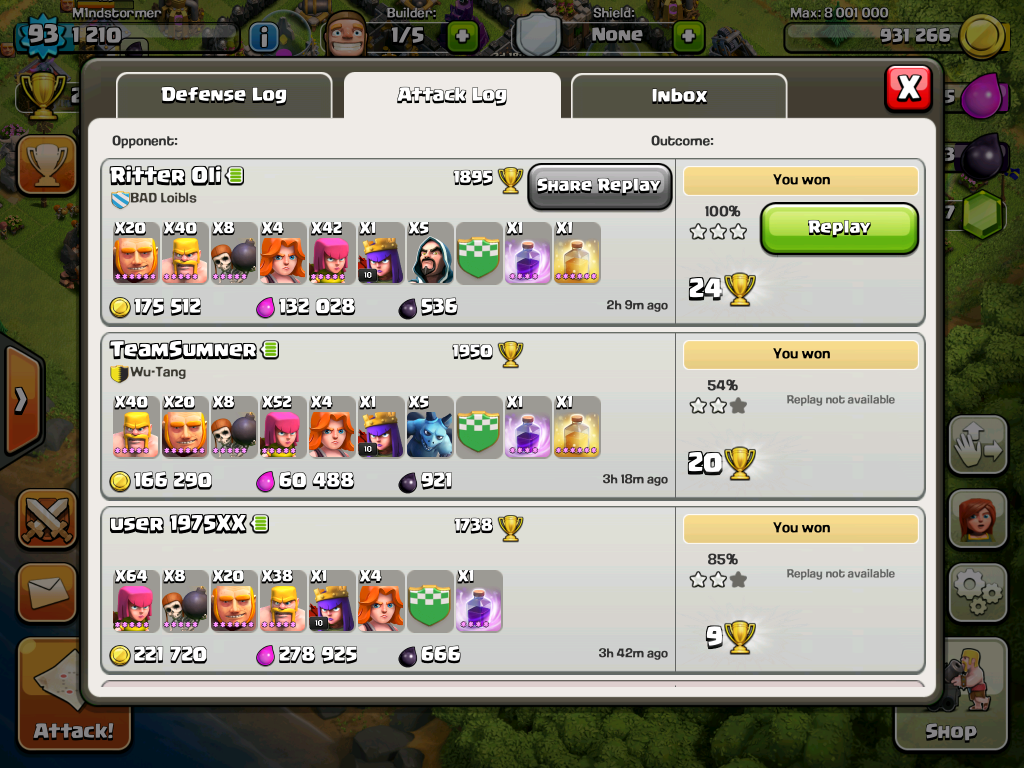Select opponent TeamSumner's name

pyautogui.click(x=183, y=350)
